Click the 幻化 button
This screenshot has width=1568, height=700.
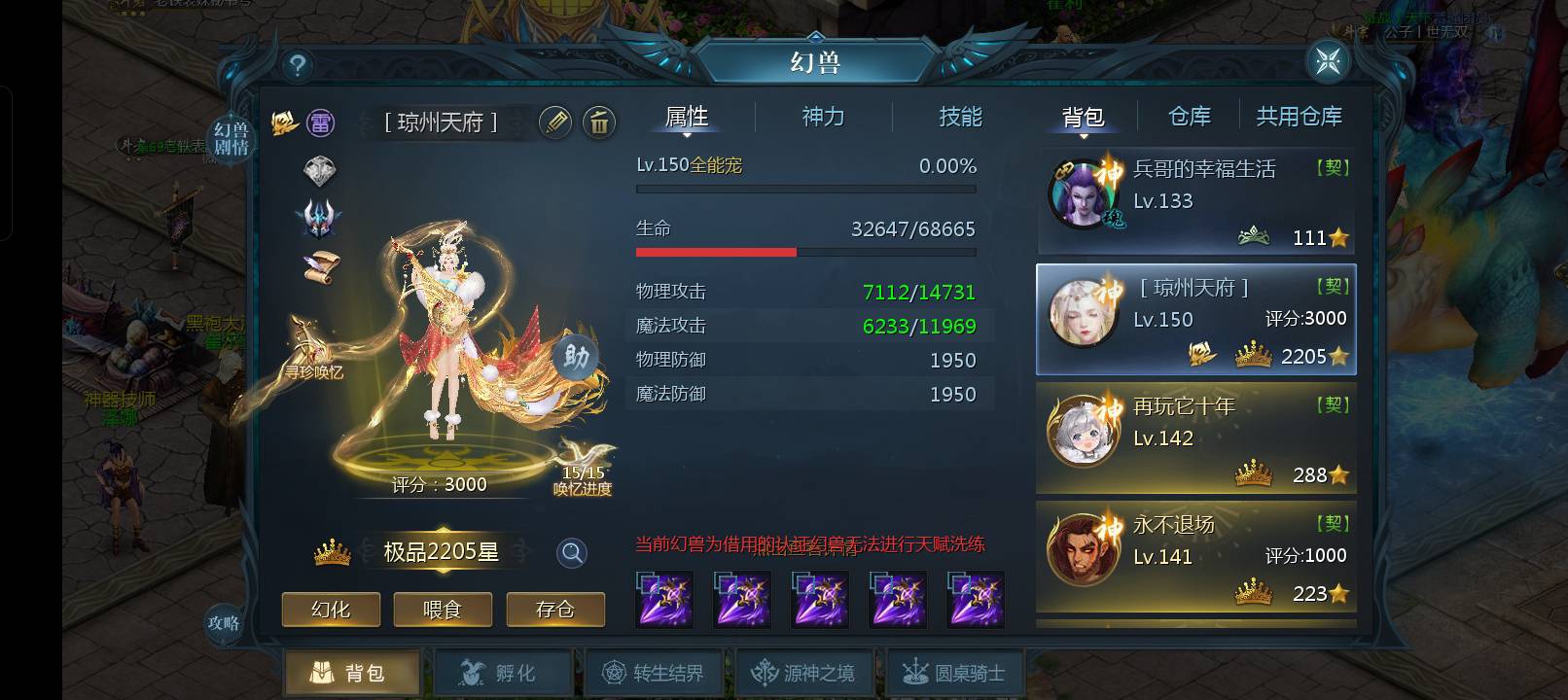[330, 610]
